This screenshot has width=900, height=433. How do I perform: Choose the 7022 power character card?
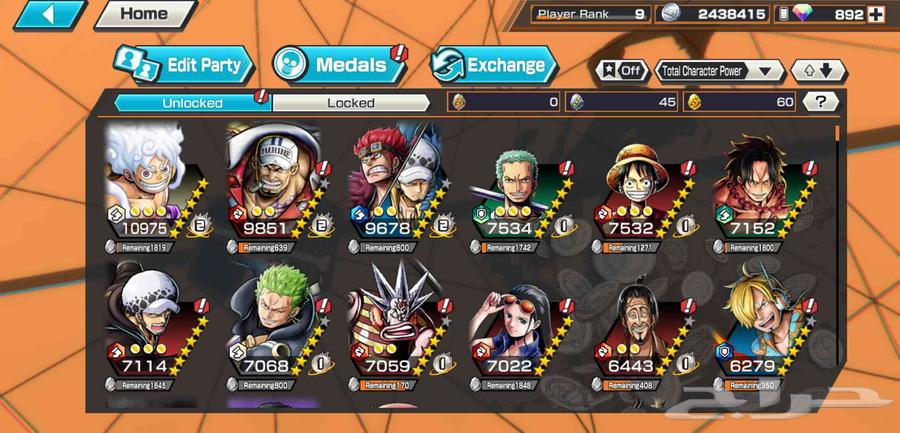tap(516, 325)
